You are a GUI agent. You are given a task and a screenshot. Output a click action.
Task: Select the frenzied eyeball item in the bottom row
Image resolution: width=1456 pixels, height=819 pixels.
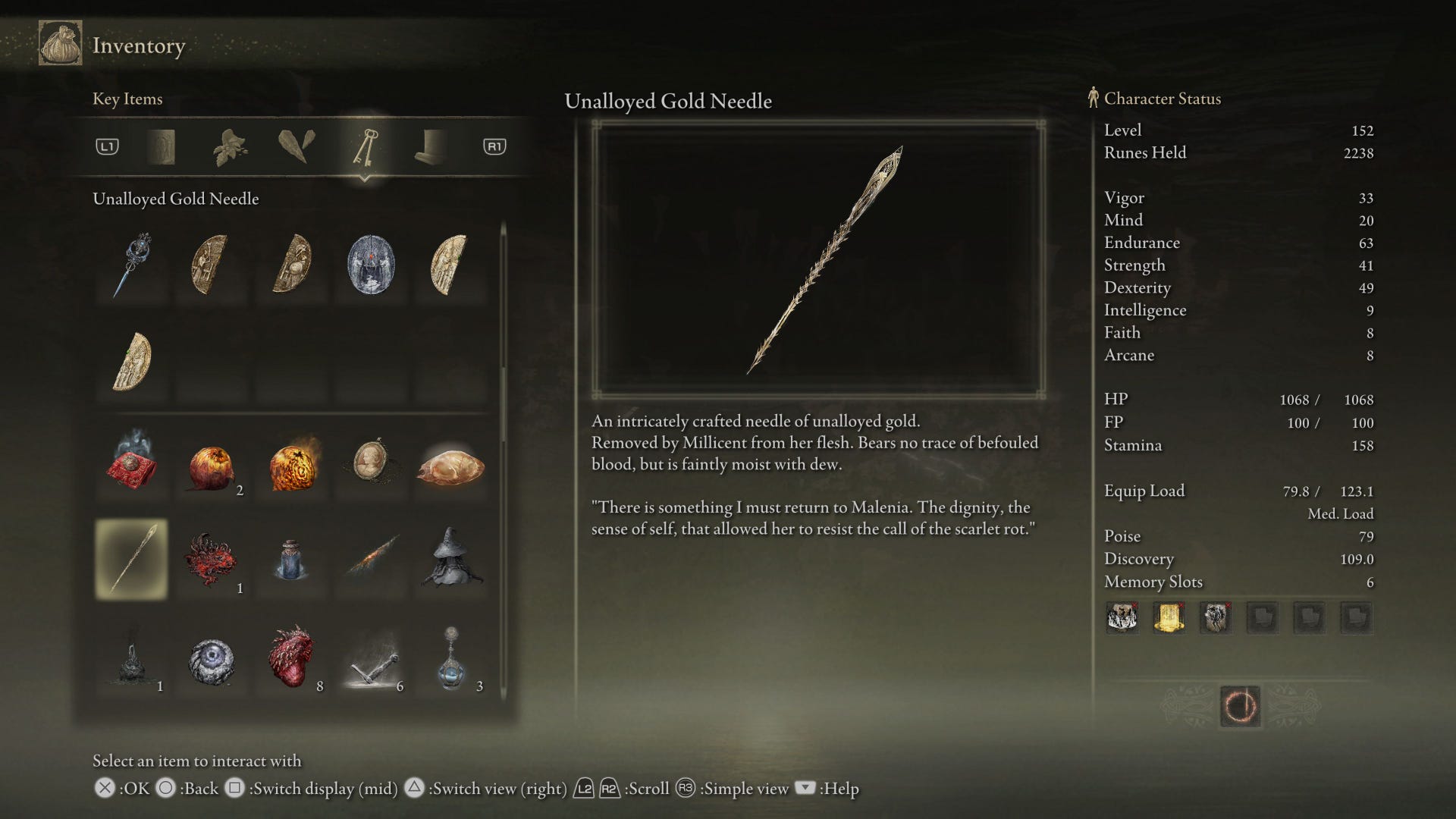coord(213,660)
